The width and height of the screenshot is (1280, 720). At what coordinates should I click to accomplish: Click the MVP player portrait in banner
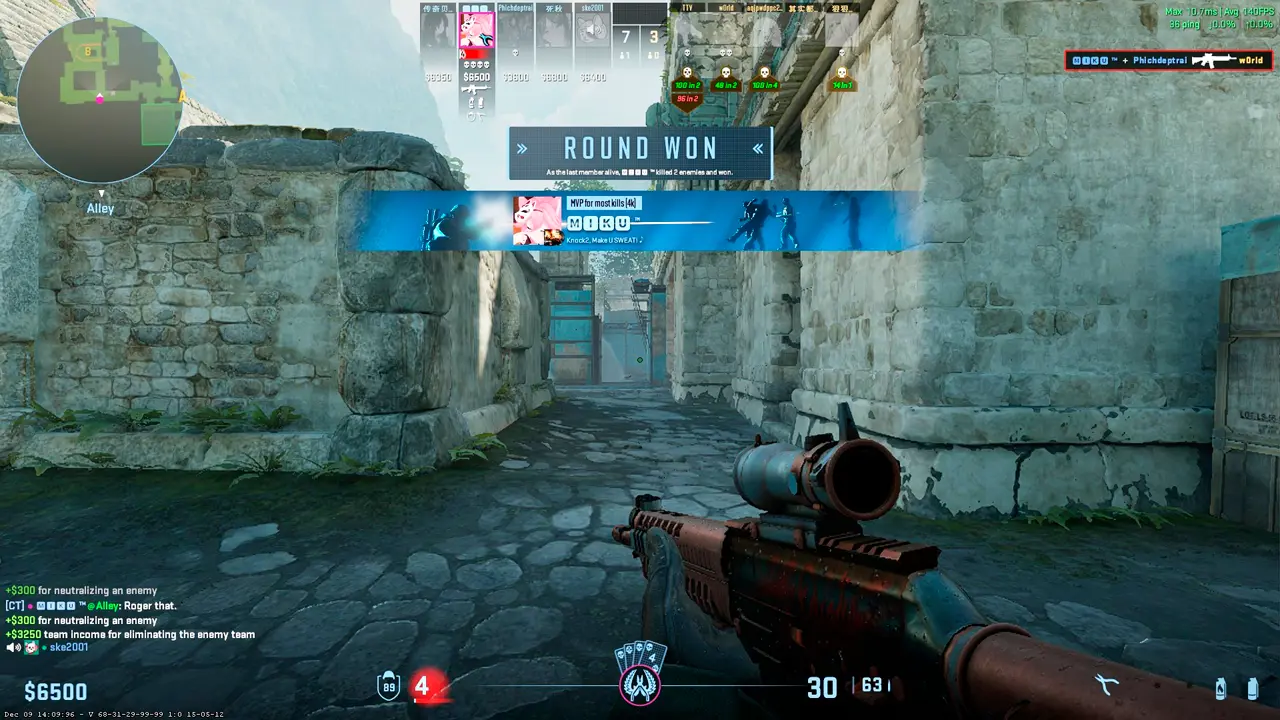537,220
